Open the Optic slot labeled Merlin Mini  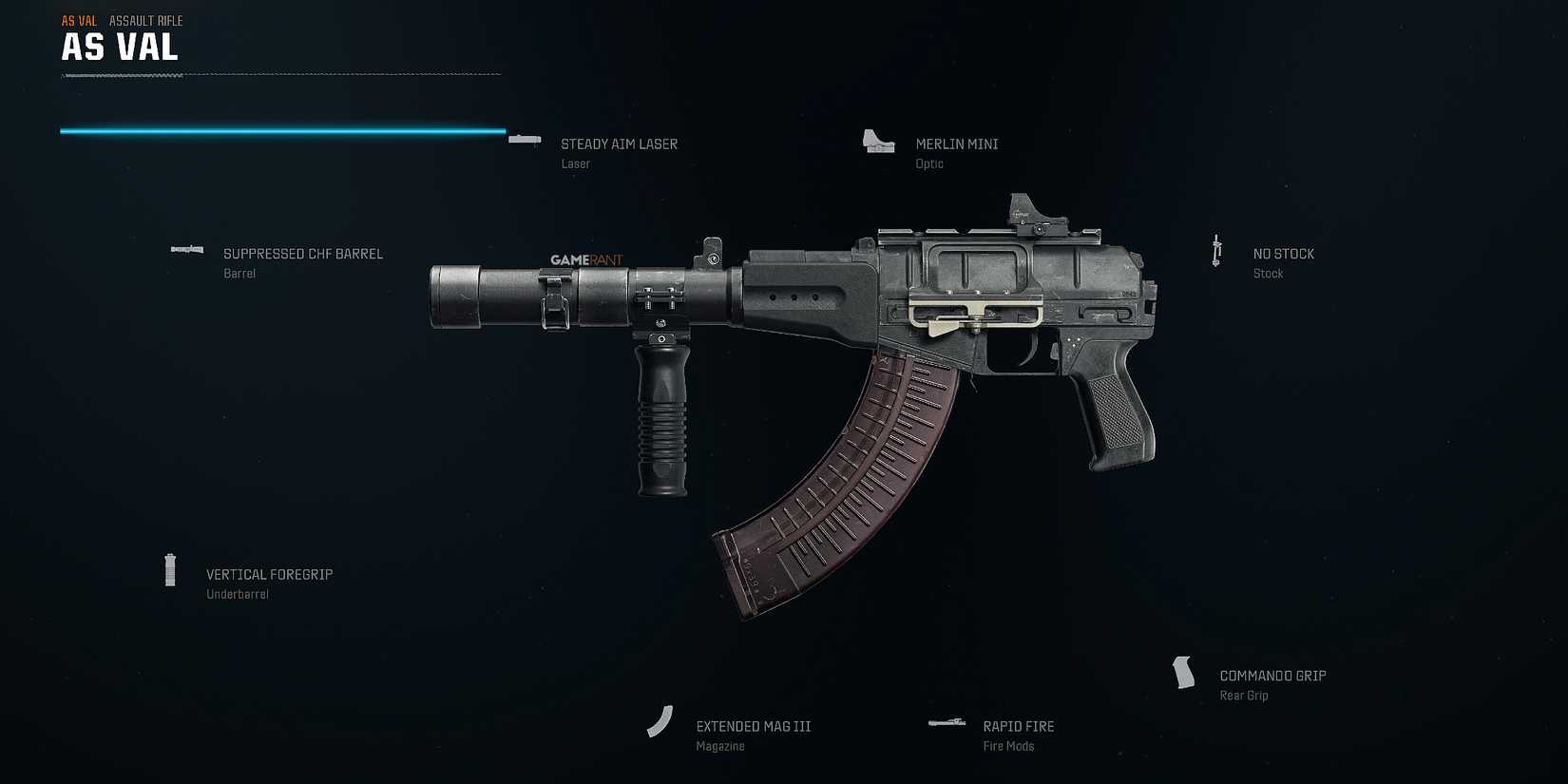click(956, 144)
